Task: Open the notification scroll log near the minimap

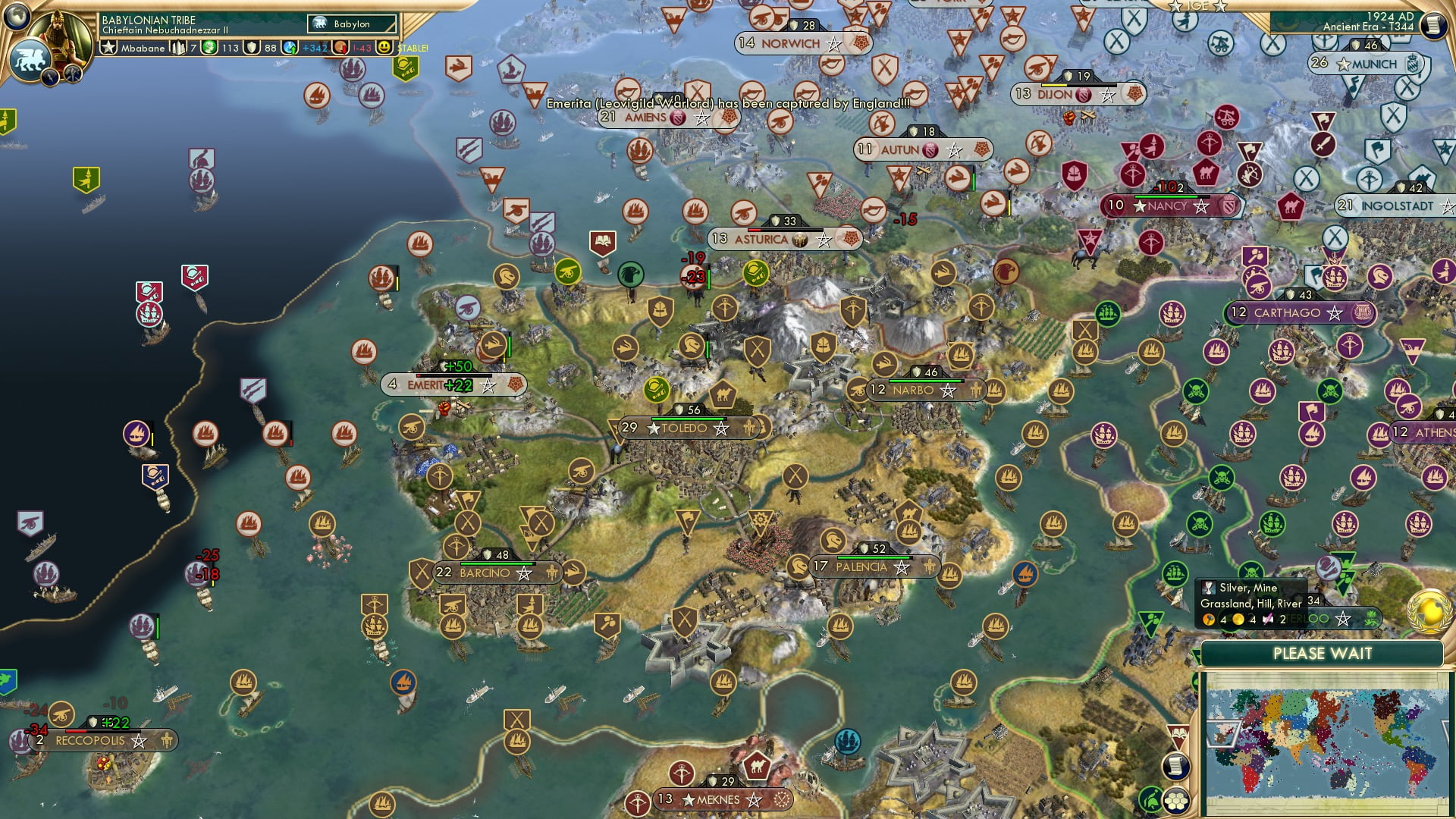Action: click(1176, 767)
